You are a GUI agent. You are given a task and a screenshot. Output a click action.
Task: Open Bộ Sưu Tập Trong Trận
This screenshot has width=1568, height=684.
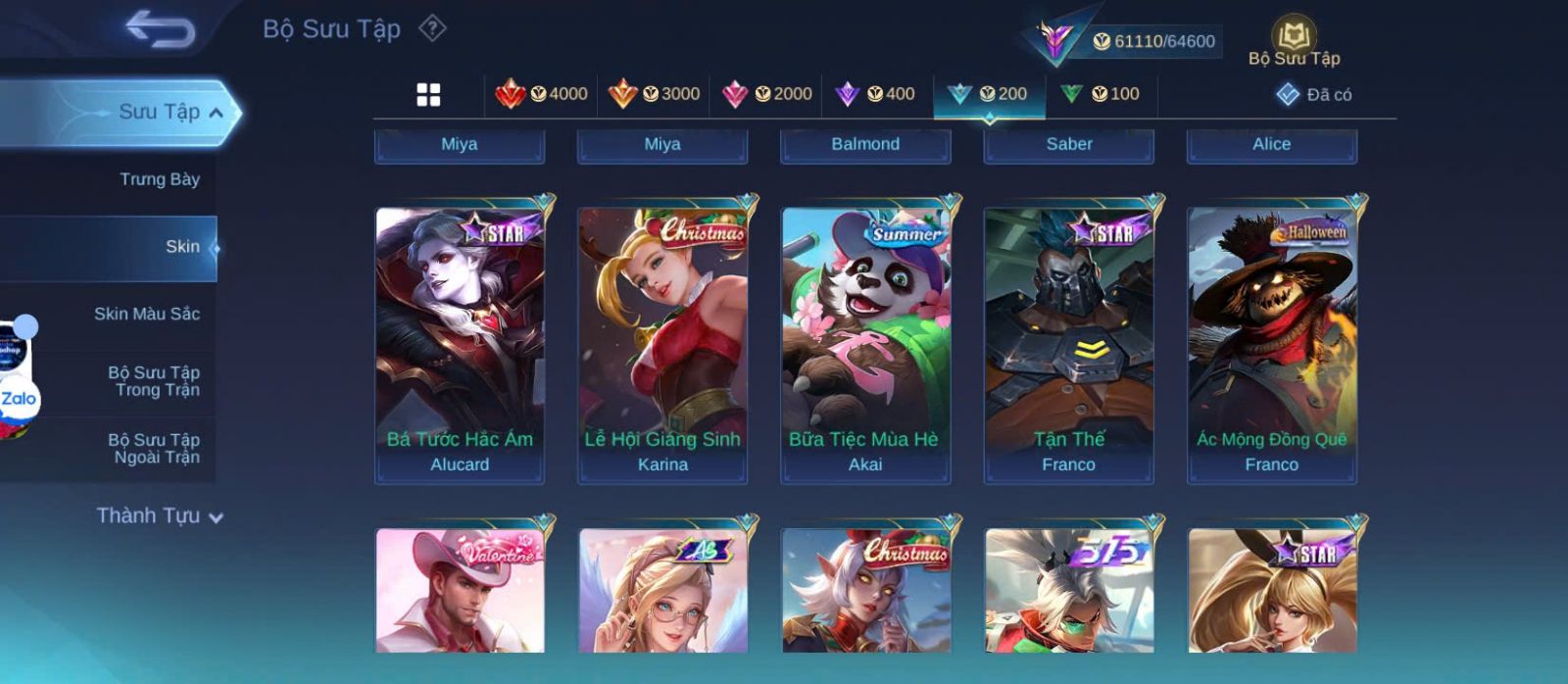(x=155, y=381)
